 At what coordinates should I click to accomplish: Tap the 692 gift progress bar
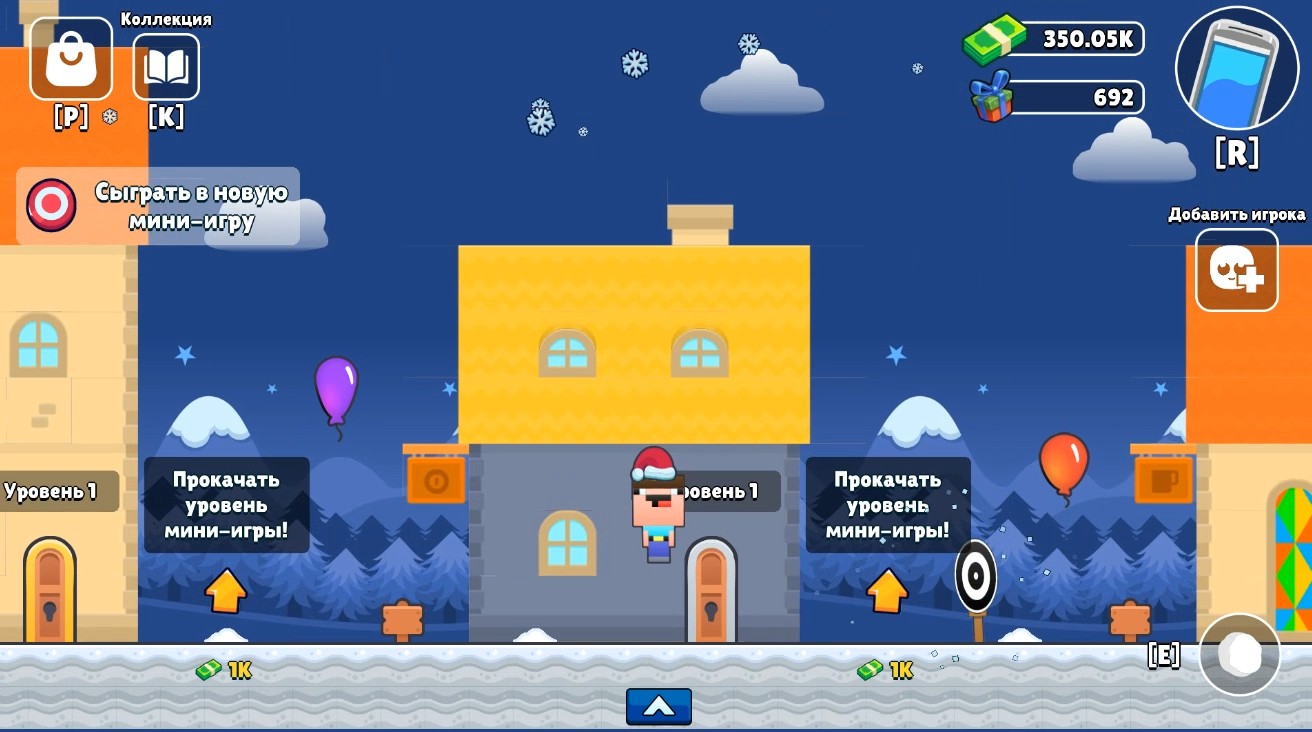click(x=1075, y=97)
